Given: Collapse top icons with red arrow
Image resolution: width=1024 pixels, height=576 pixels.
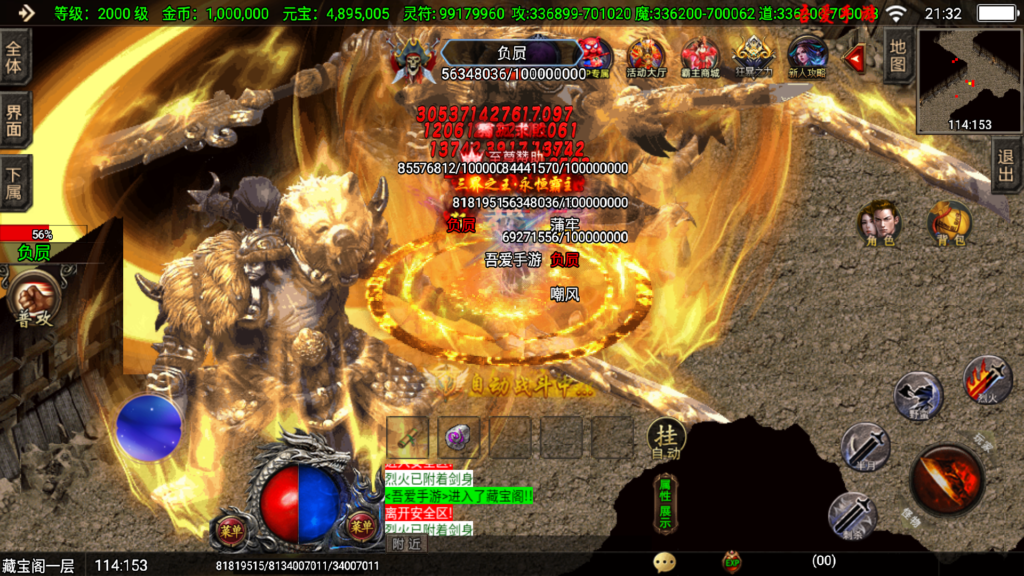Looking at the screenshot, I should 855,59.
